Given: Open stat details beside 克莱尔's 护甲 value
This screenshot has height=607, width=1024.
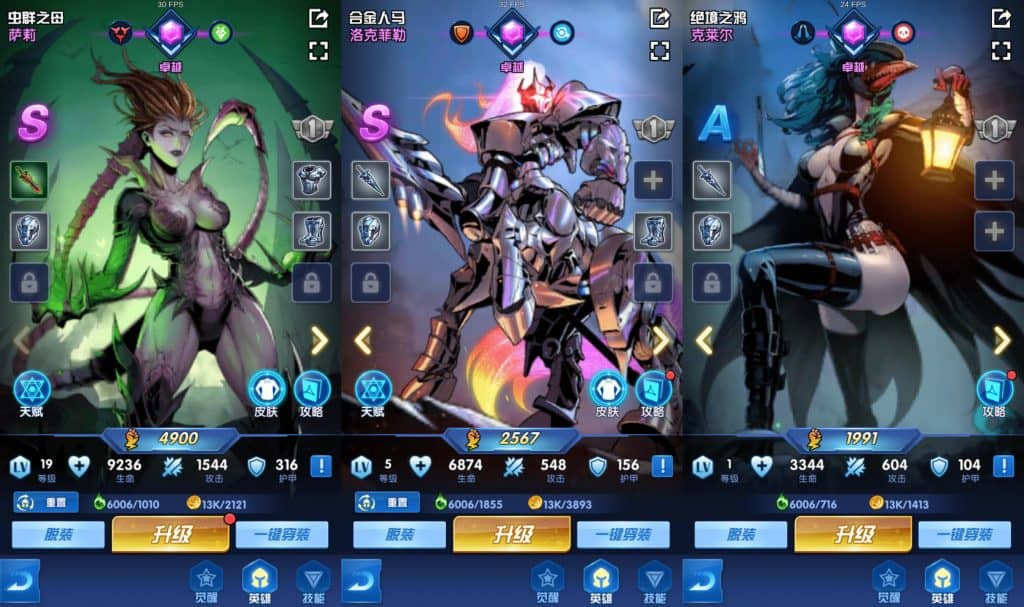Looking at the screenshot, I should 1003,466.
